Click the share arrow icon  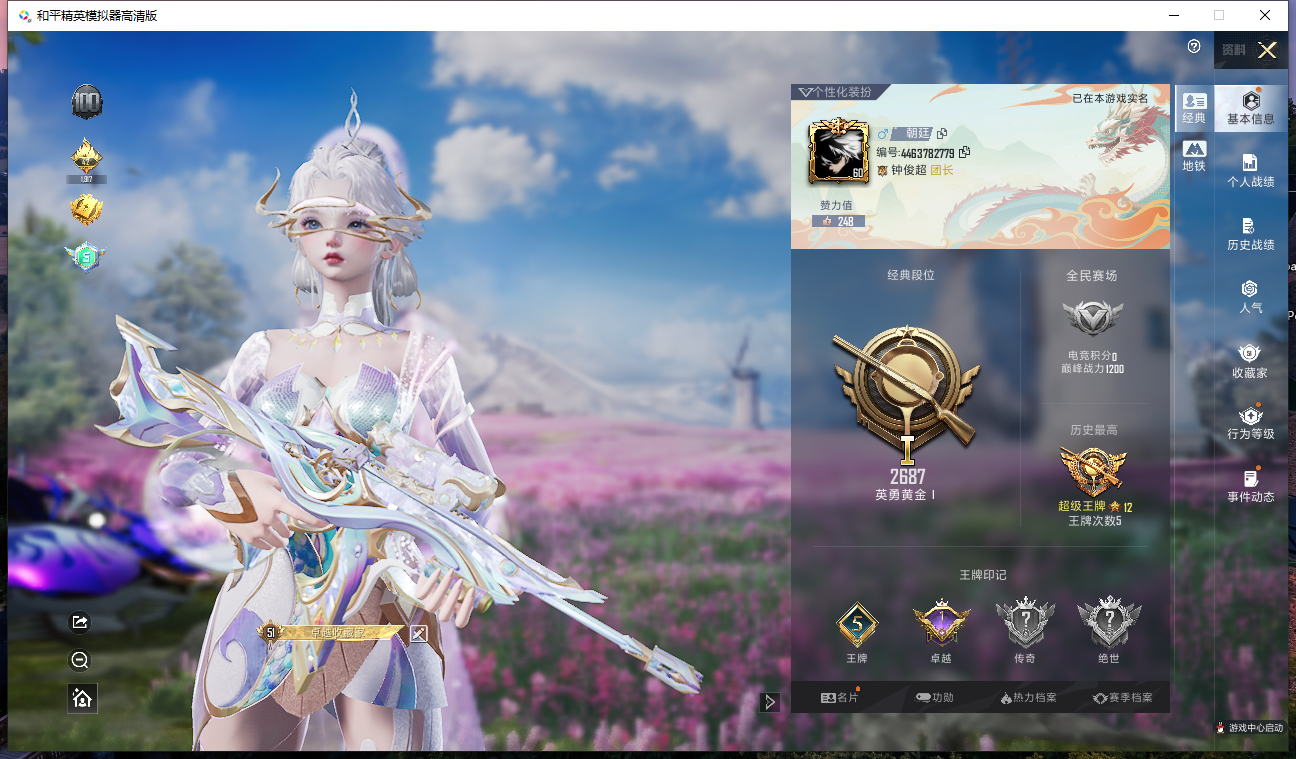pyautogui.click(x=81, y=623)
